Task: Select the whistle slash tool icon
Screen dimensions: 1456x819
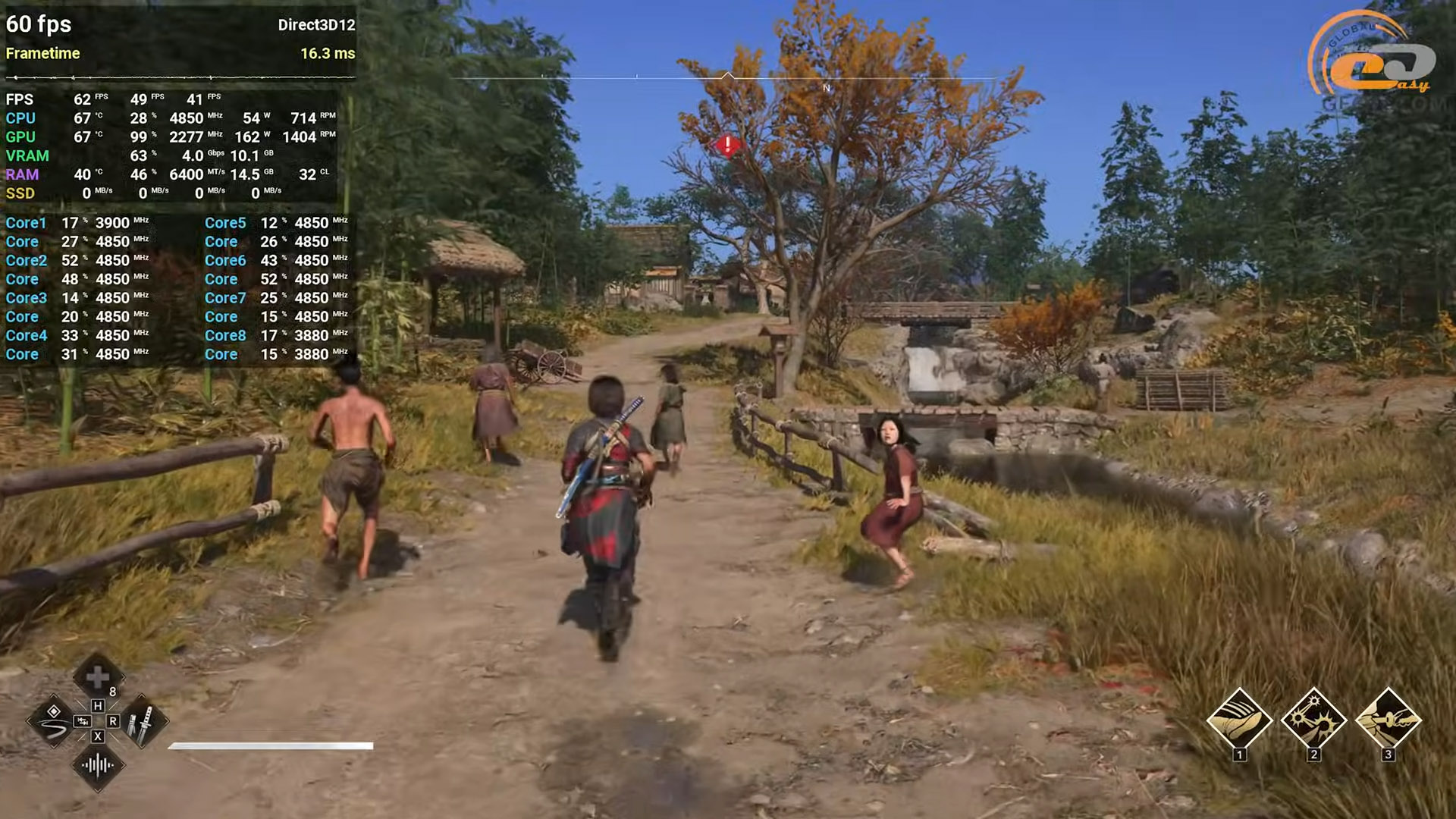Action: pos(54,721)
